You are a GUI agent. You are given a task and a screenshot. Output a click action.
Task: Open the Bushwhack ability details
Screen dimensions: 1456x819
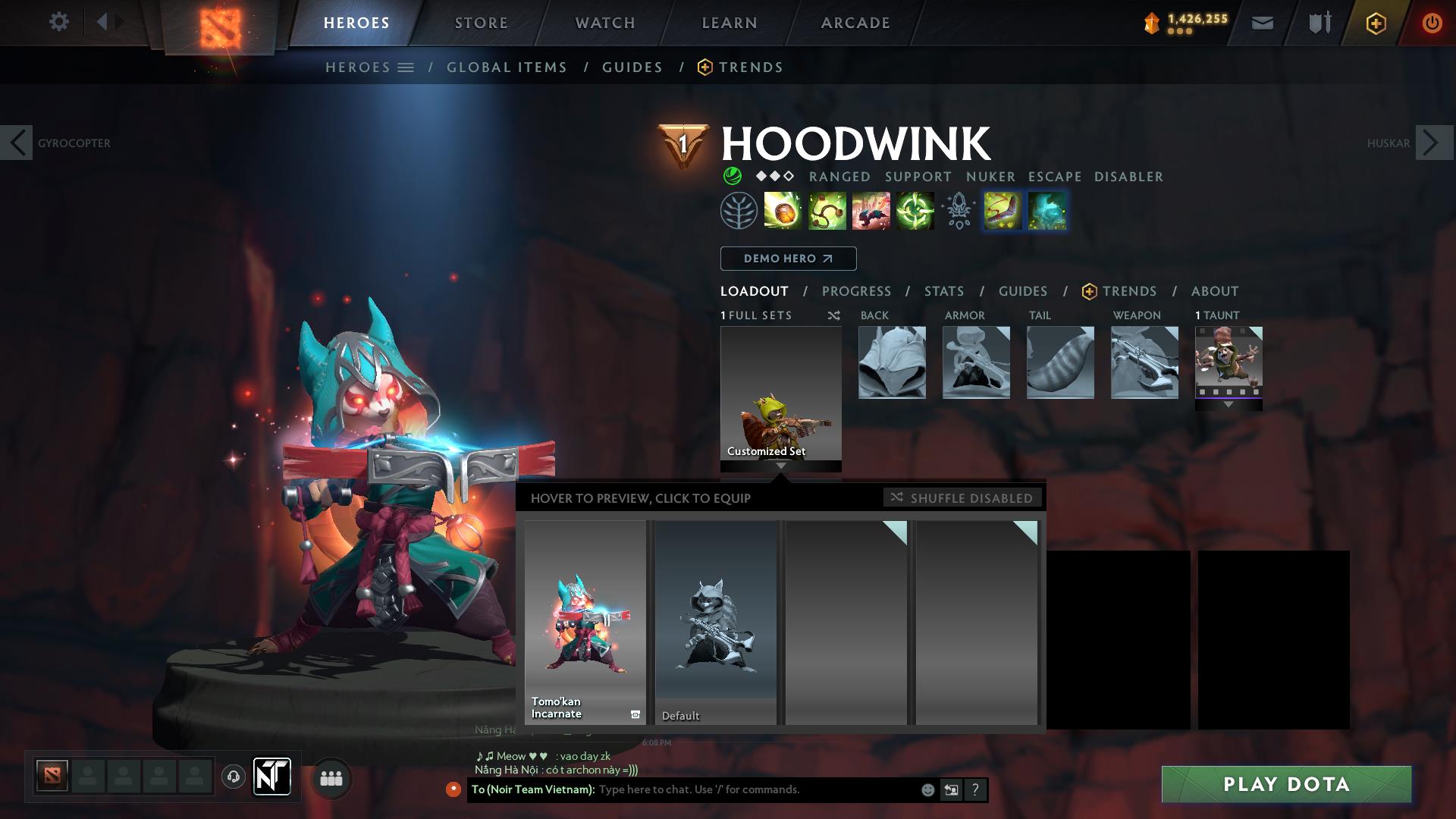(827, 211)
